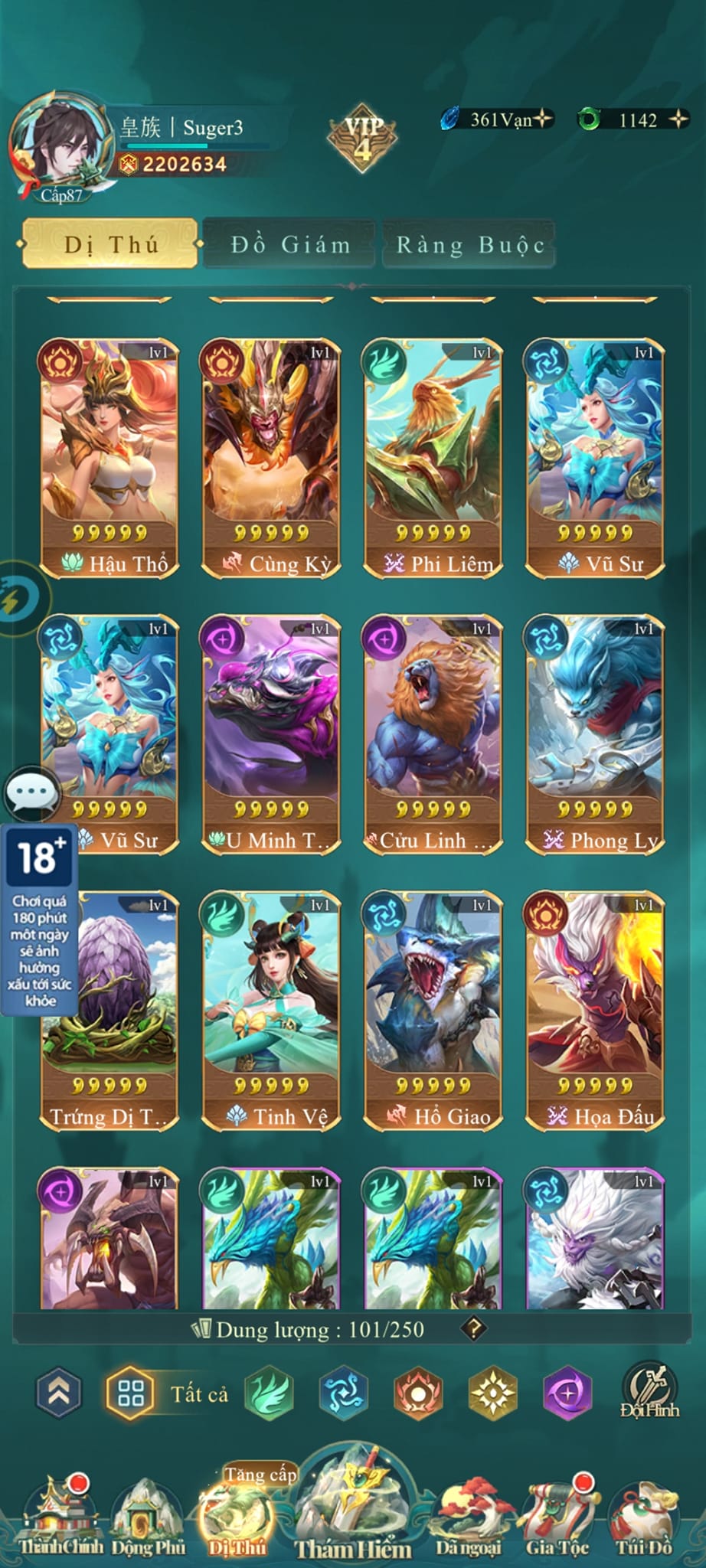Switch to the Đồ Giám tab
Viewport: 706px width, 1568px height.
pos(289,244)
